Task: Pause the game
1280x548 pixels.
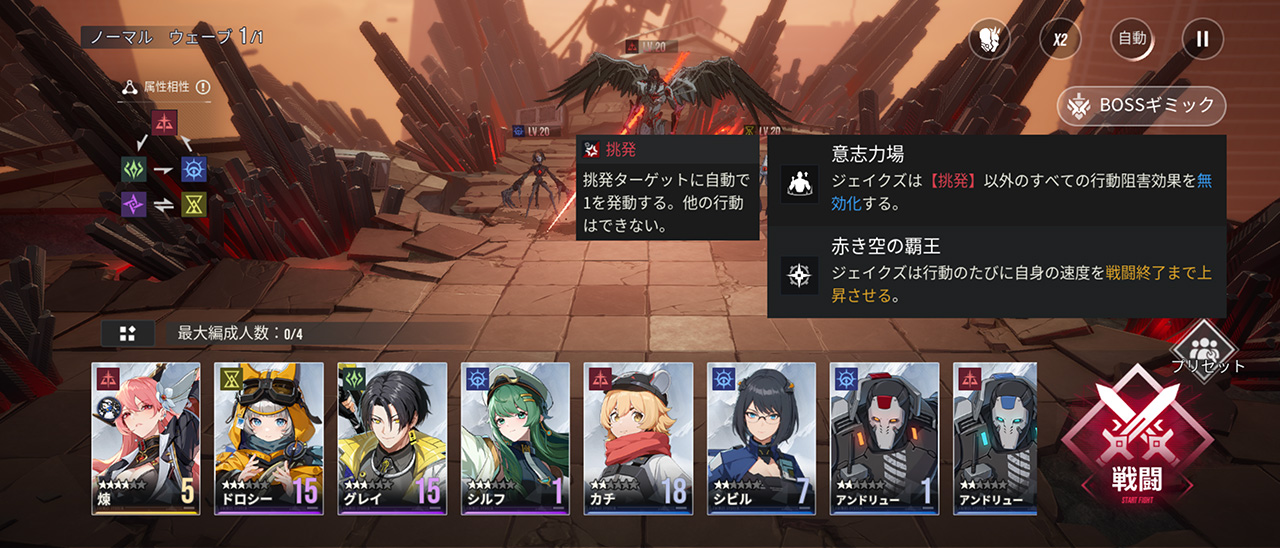Action: pos(1203,40)
